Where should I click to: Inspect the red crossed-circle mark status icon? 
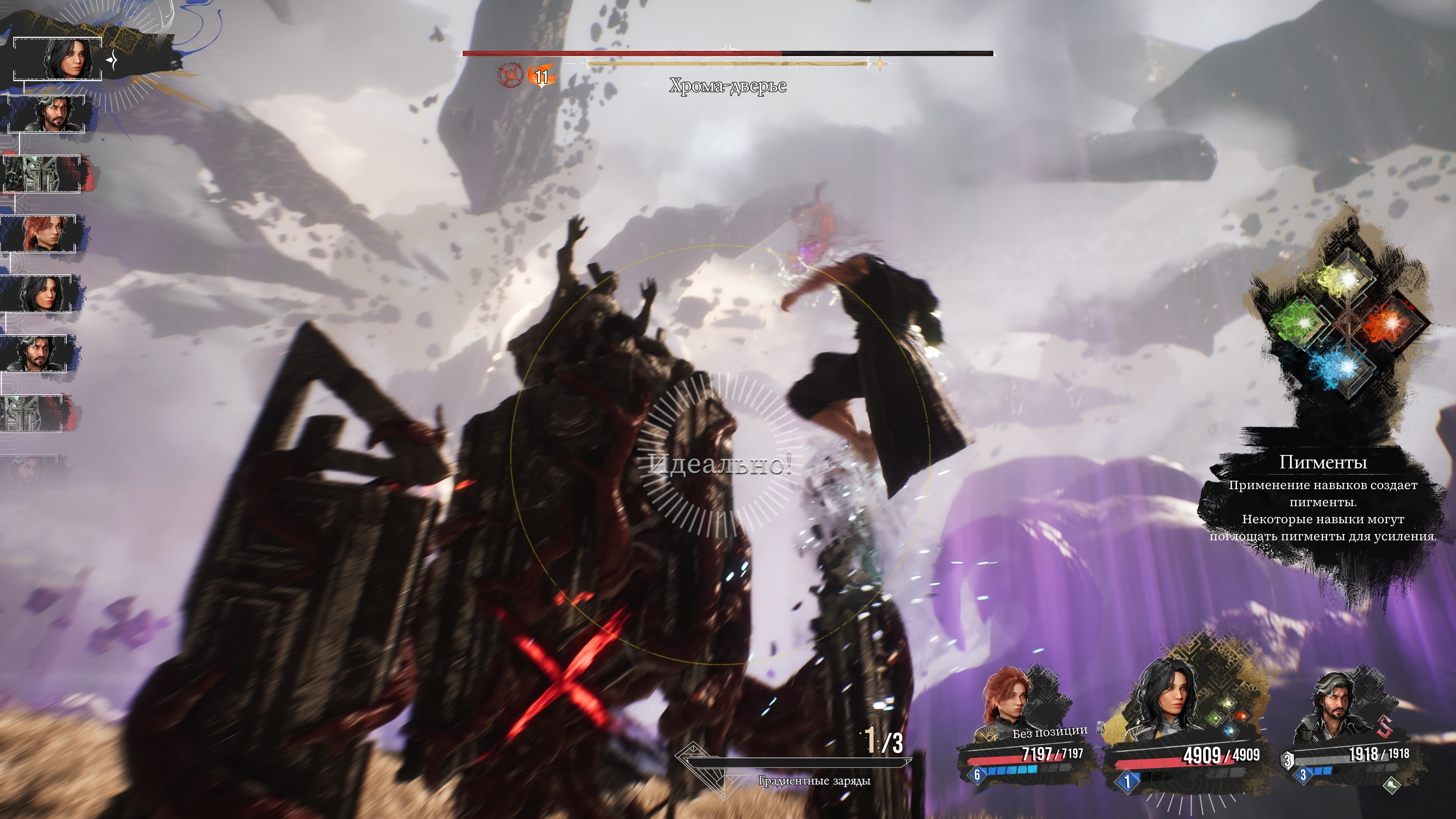pyautogui.click(x=510, y=75)
